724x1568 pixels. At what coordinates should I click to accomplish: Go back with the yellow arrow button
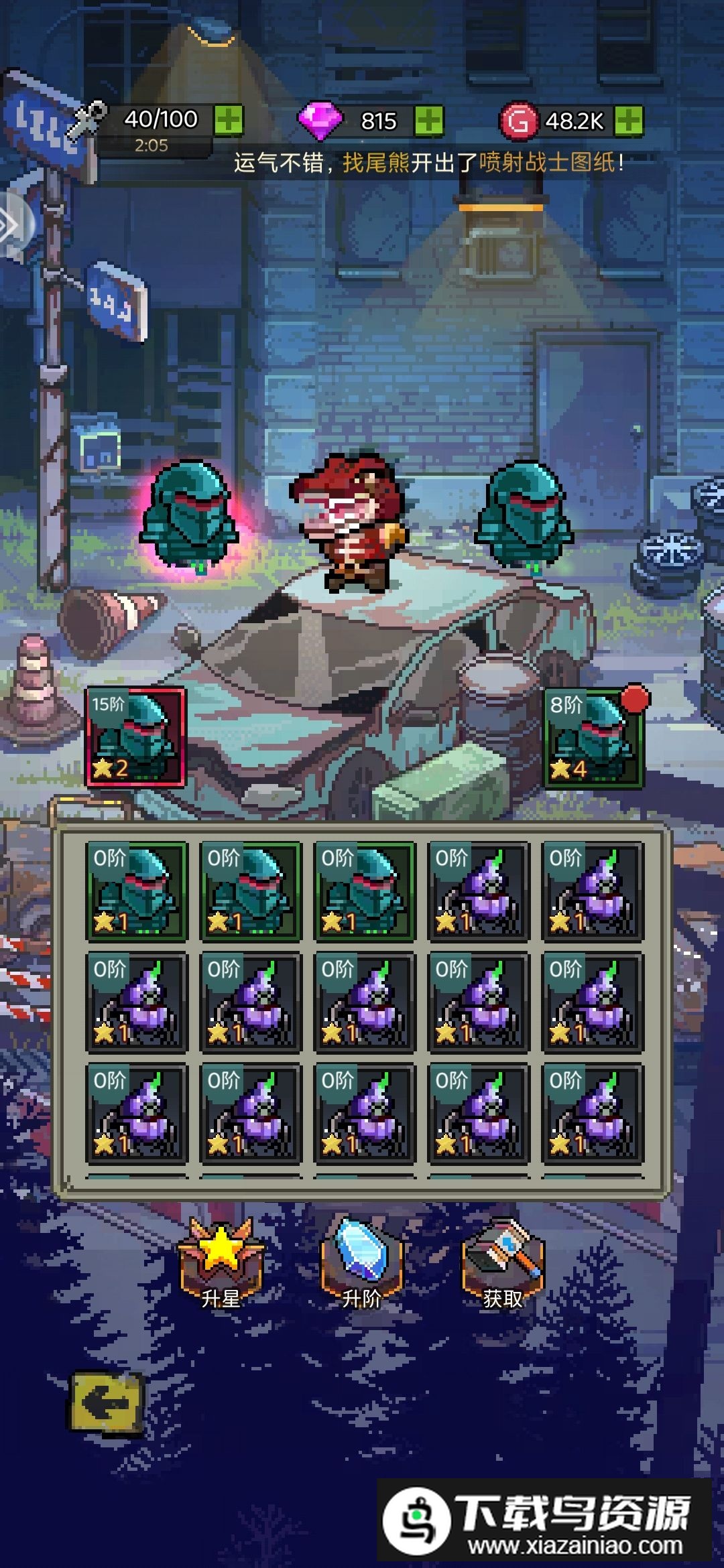[x=107, y=1402]
